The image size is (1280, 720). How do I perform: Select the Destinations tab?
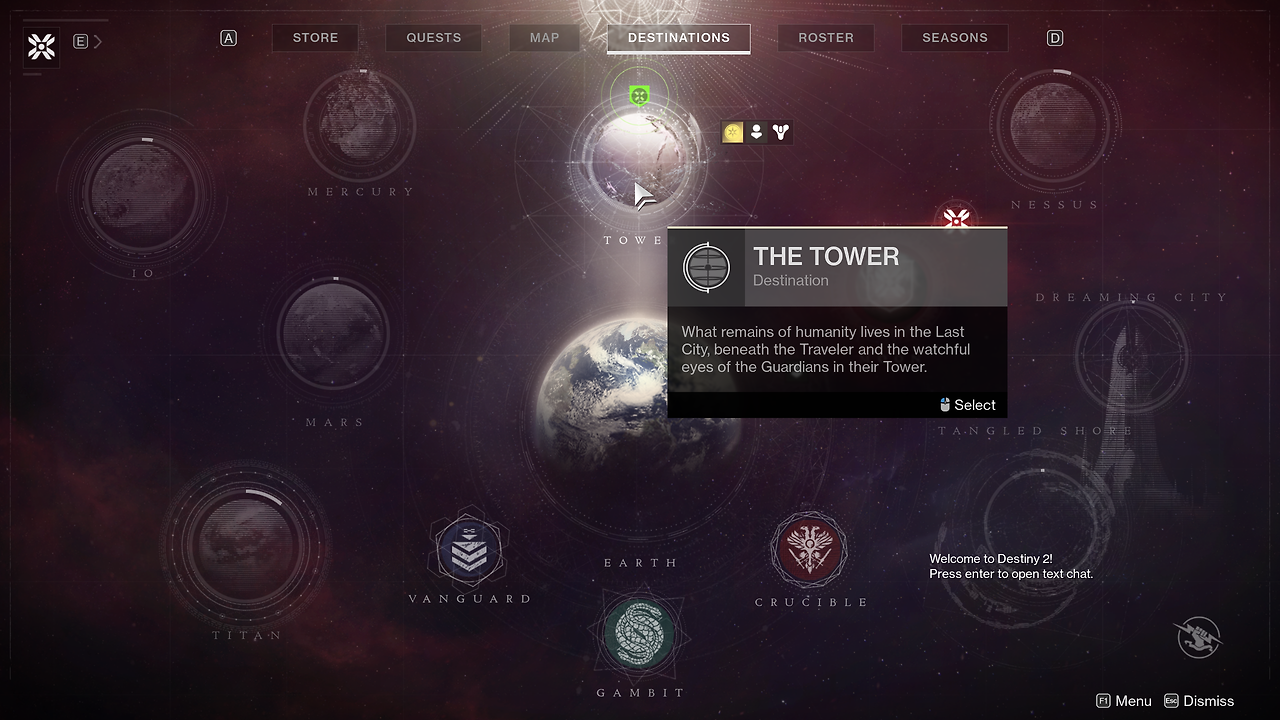pos(678,38)
